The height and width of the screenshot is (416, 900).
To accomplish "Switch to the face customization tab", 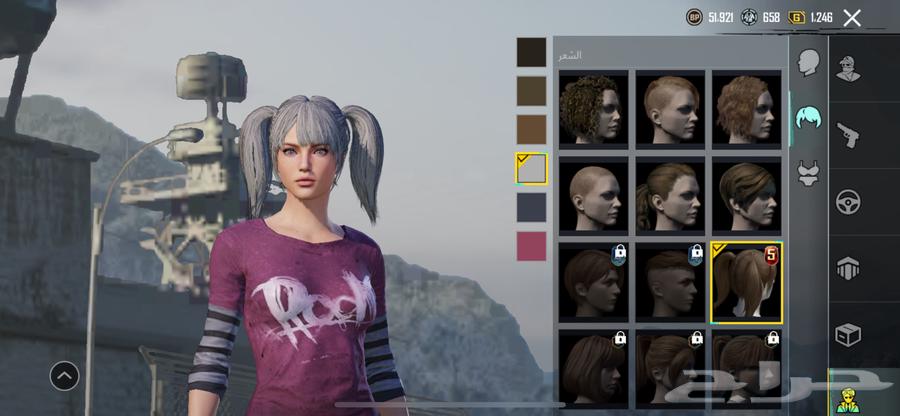I will click(x=808, y=63).
